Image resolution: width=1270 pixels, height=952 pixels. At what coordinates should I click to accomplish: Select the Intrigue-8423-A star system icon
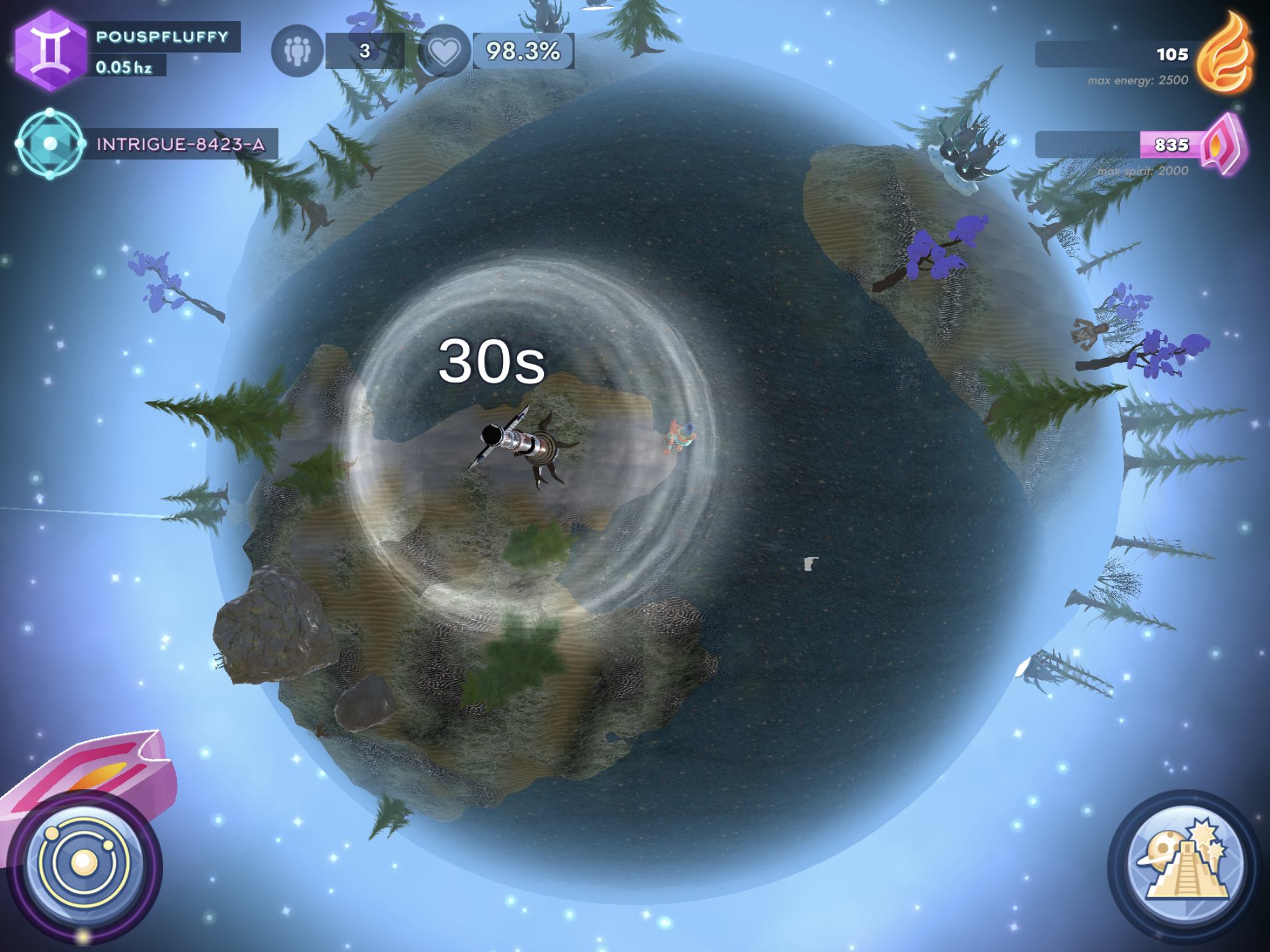pyautogui.click(x=50, y=144)
